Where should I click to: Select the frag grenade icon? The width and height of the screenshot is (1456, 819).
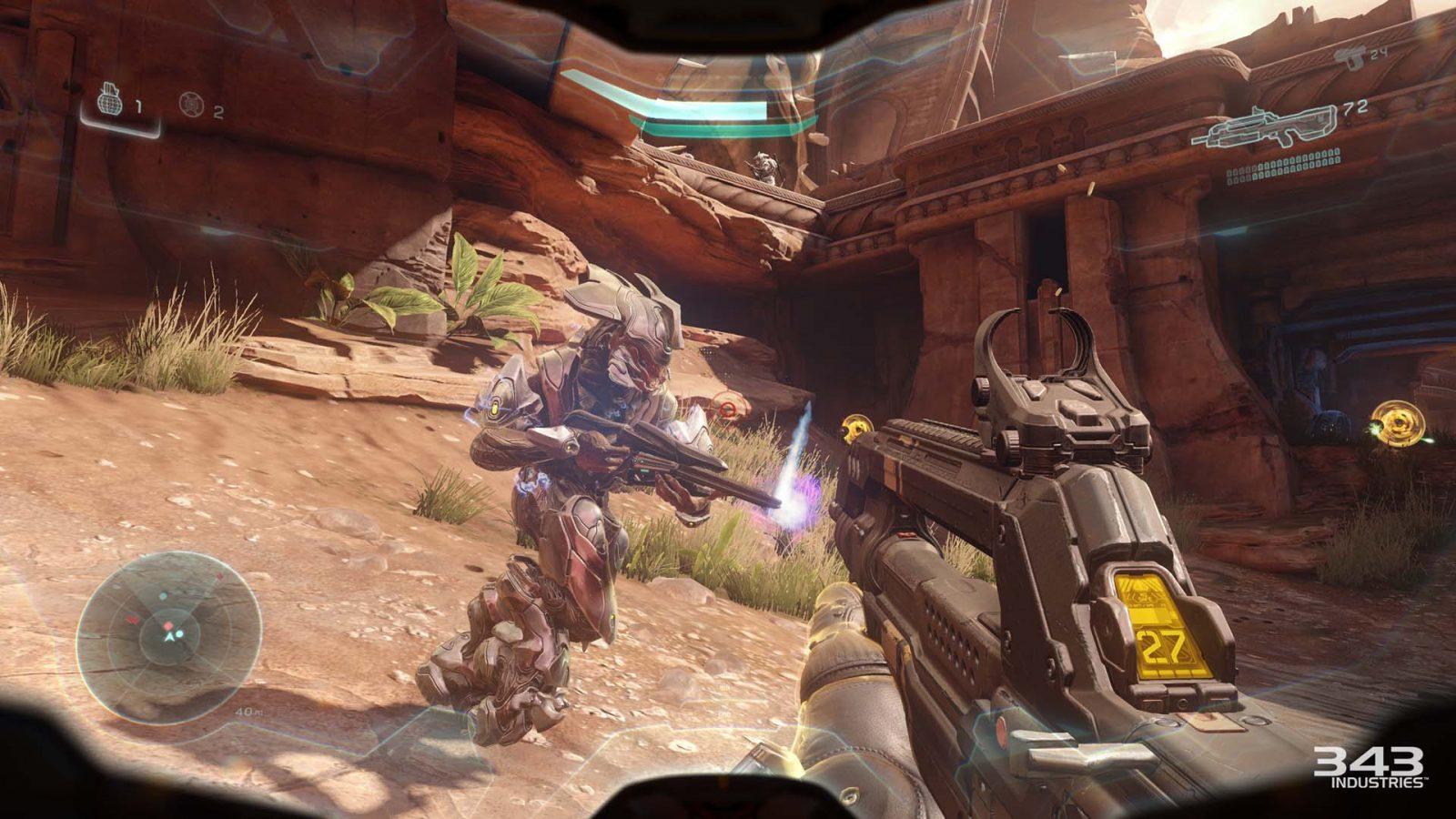coord(110,102)
